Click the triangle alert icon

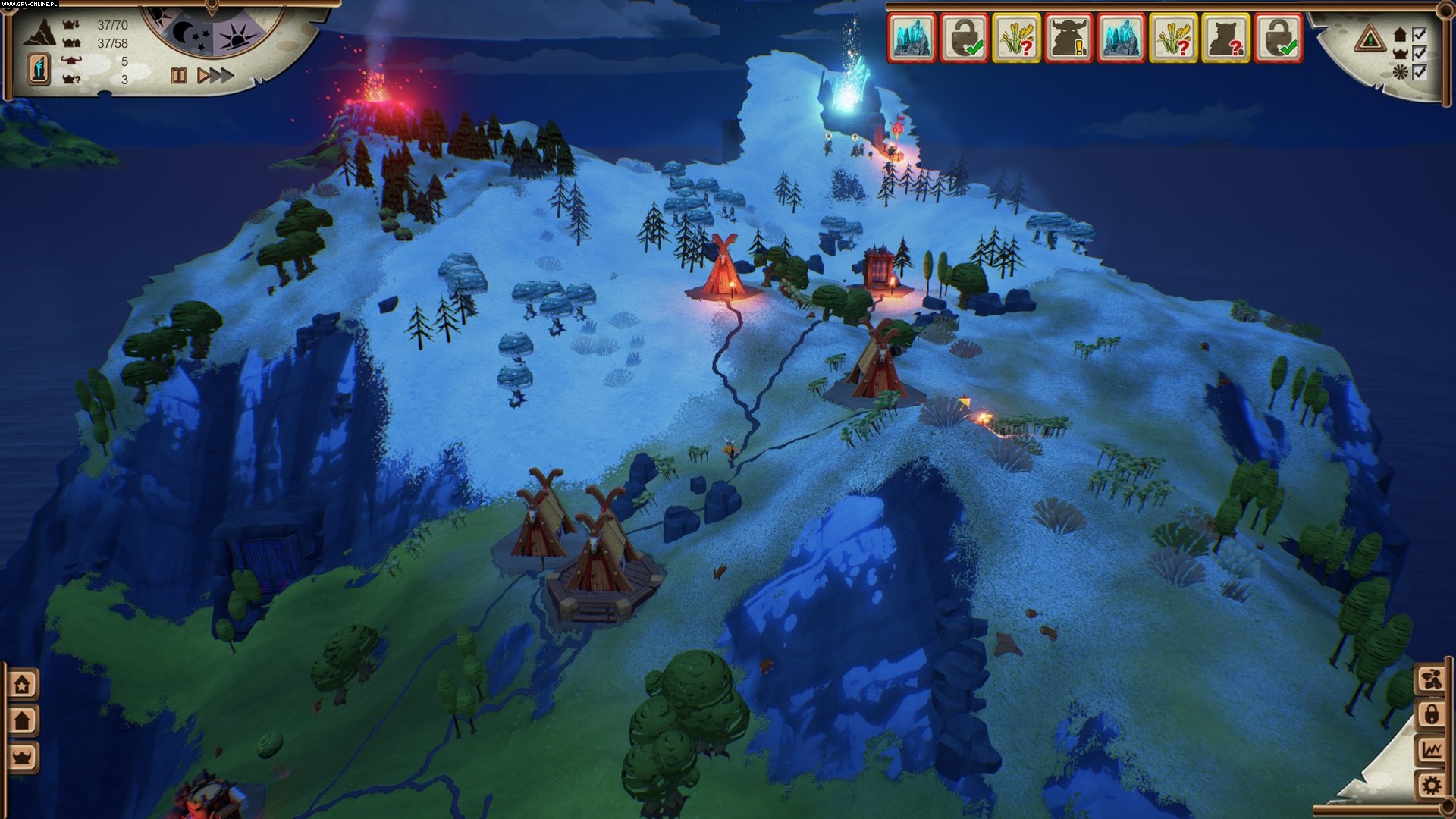click(1370, 38)
